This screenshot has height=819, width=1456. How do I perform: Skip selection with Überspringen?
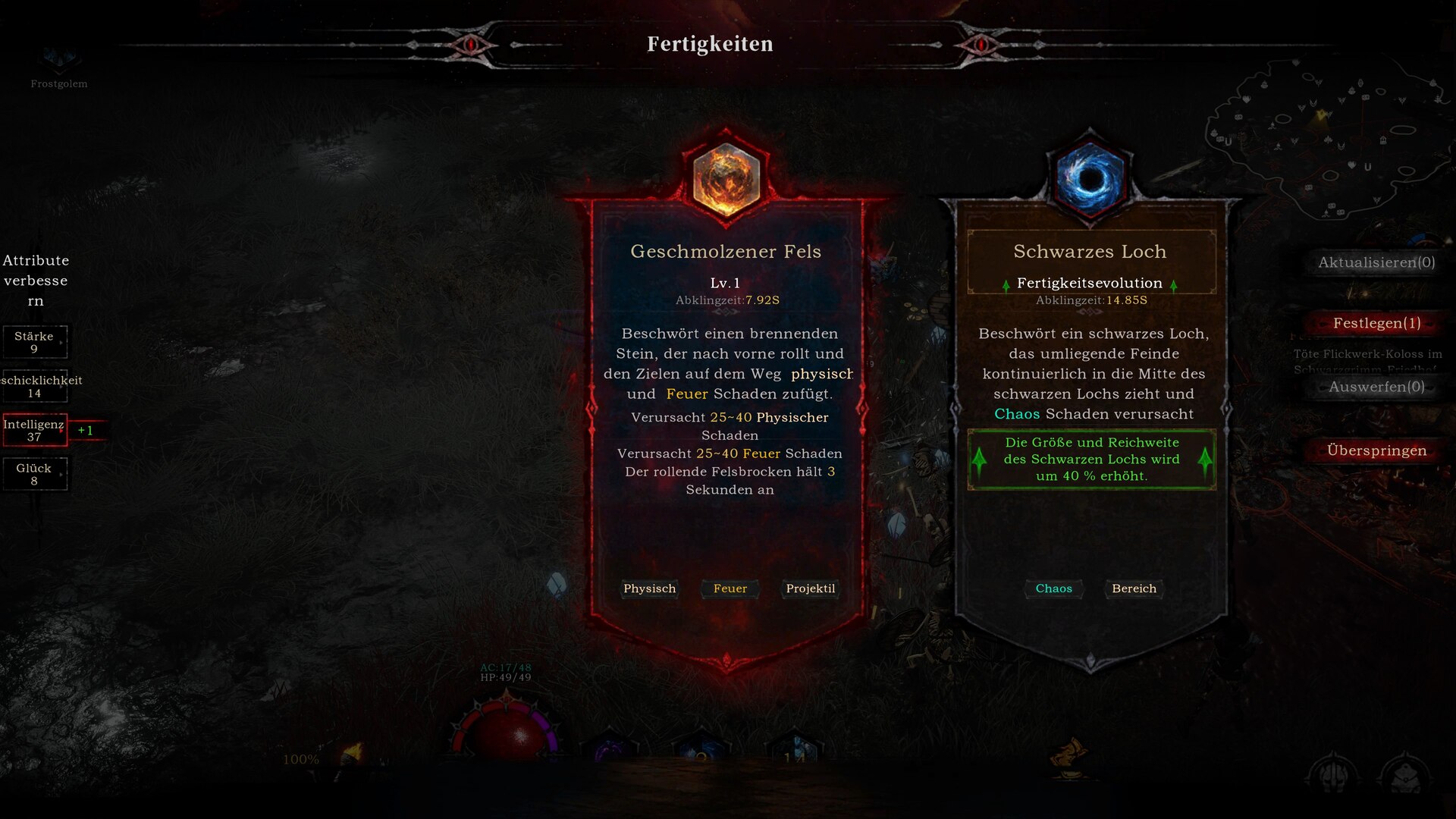pos(1376,450)
